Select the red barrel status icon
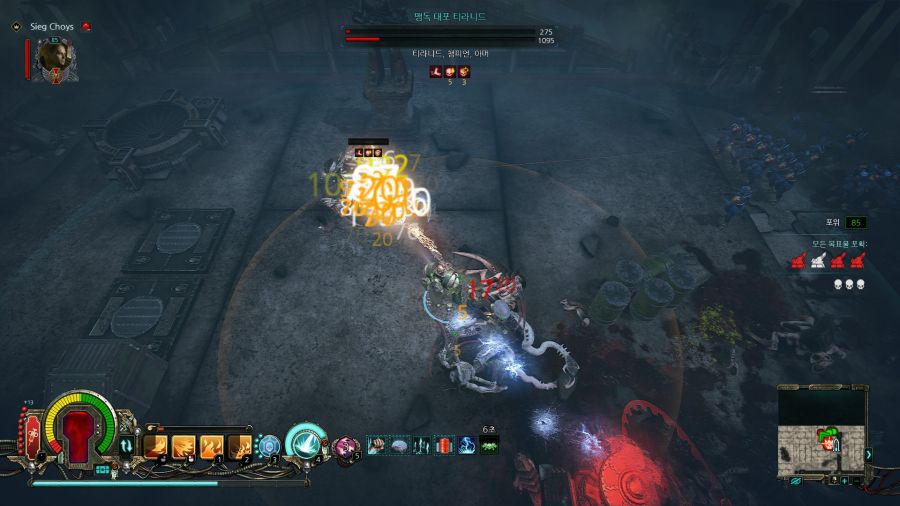This screenshot has width=900, height=506. pos(445,444)
